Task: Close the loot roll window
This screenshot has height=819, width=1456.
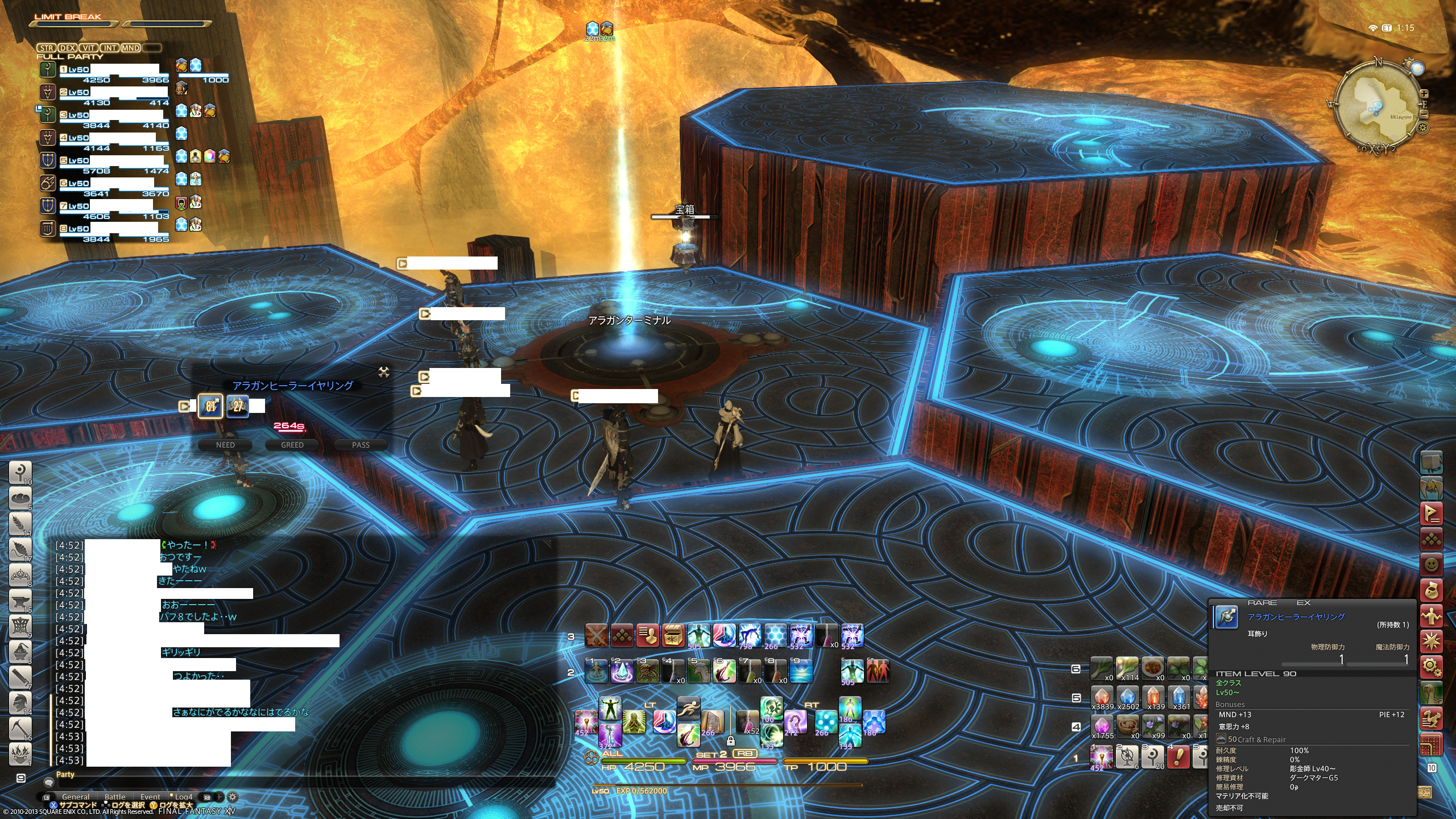Action: tap(384, 373)
